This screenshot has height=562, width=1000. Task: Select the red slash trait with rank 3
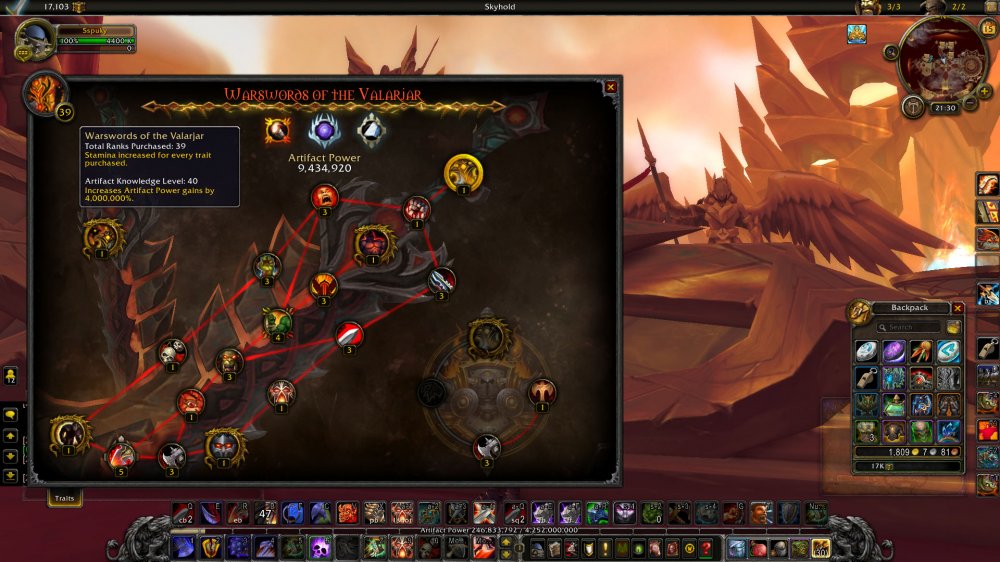349,334
